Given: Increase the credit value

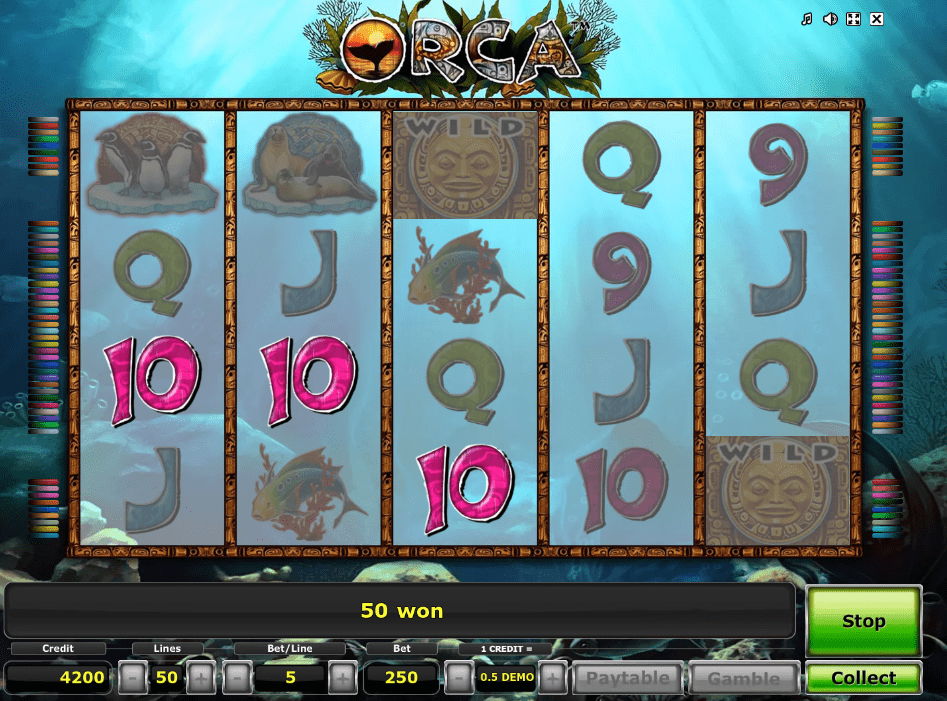Looking at the screenshot, I should pos(553,678).
